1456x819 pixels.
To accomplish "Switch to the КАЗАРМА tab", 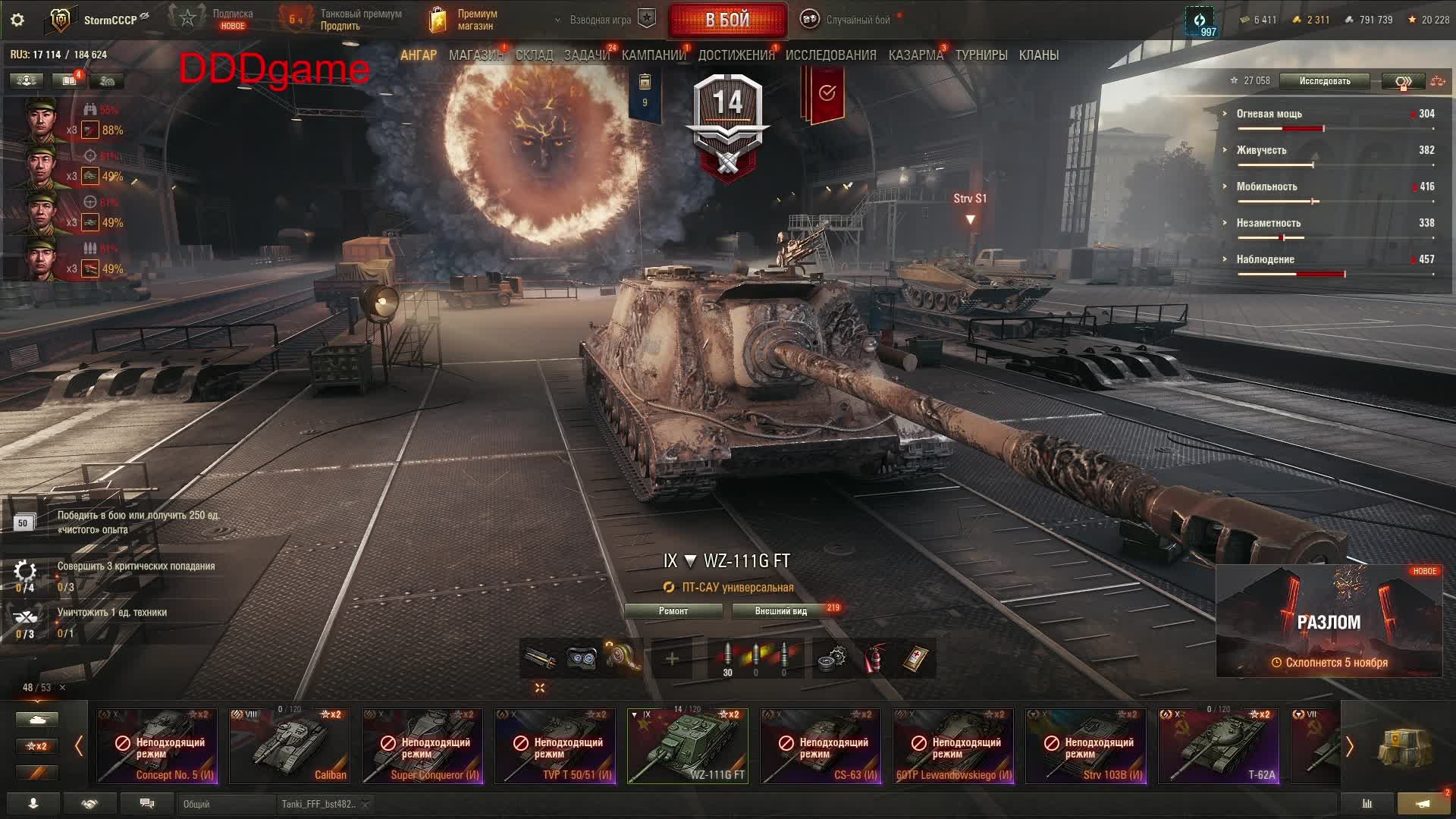I will [x=915, y=55].
